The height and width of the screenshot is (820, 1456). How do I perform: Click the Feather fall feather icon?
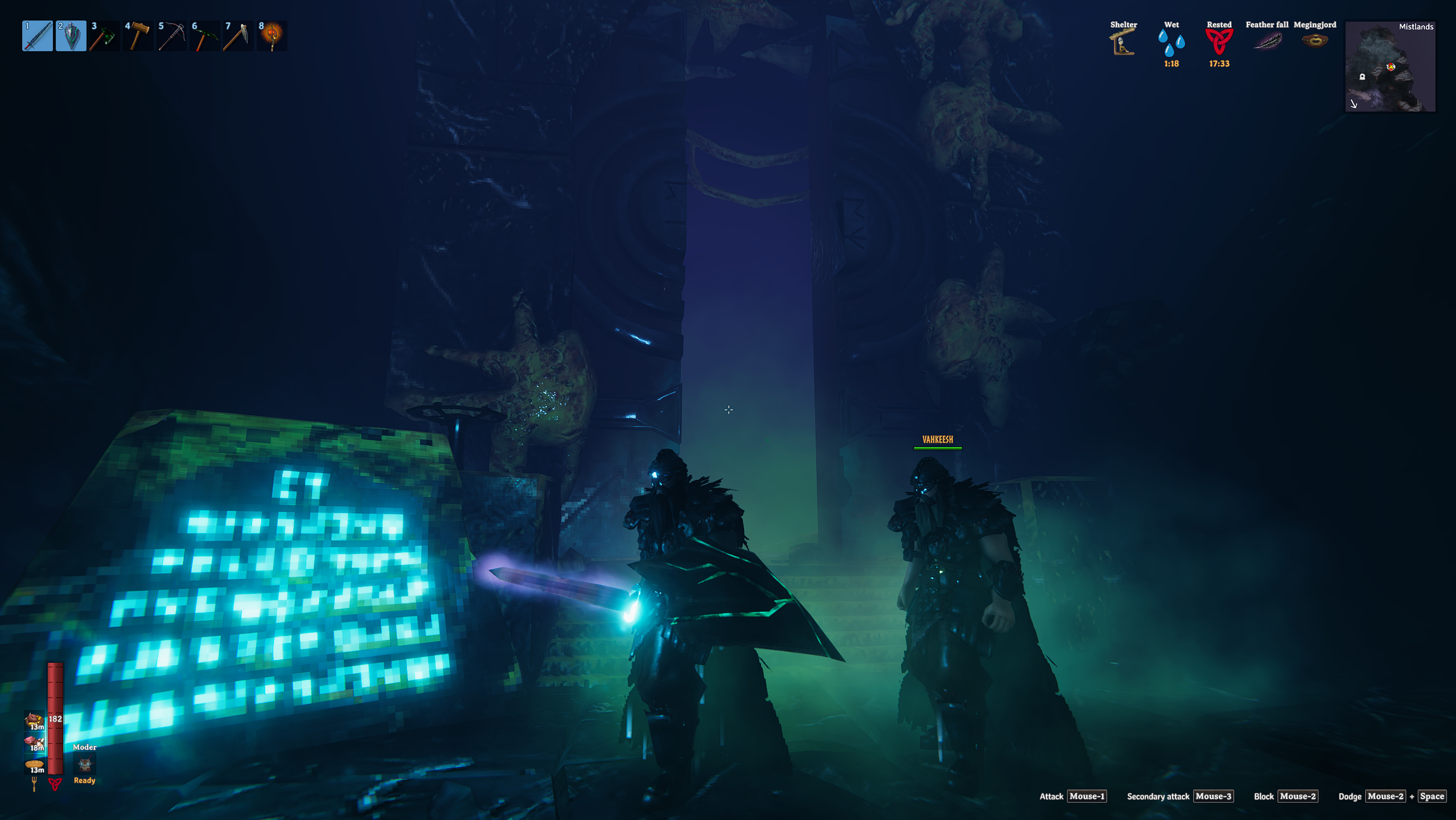tap(1267, 42)
